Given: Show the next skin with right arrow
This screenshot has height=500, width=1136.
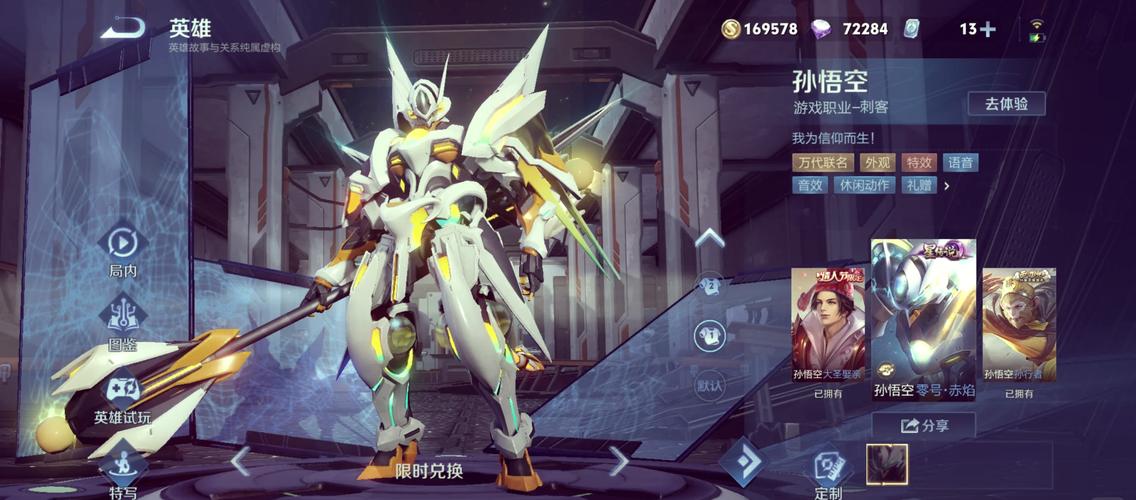Looking at the screenshot, I should [x=619, y=461].
